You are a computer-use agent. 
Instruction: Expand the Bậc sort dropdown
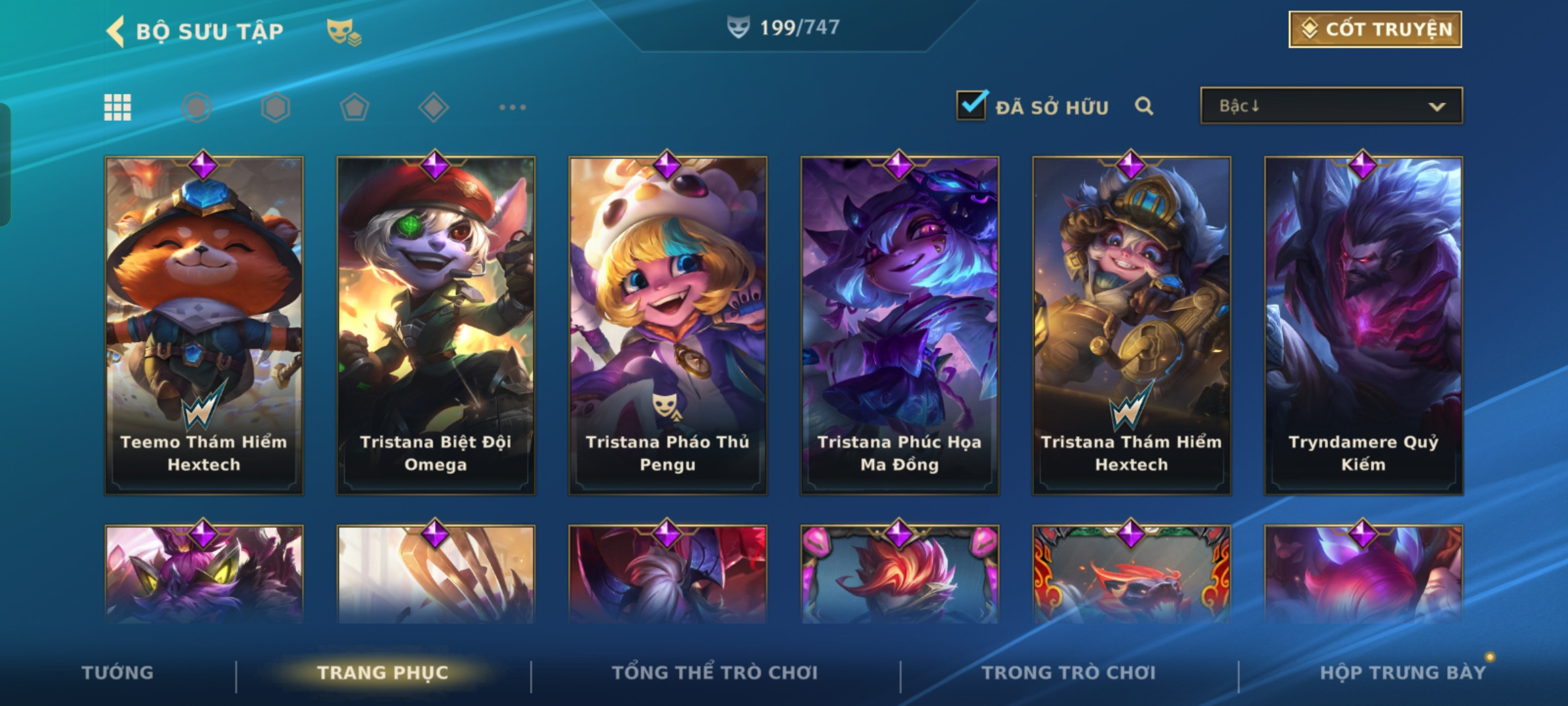[1331, 106]
